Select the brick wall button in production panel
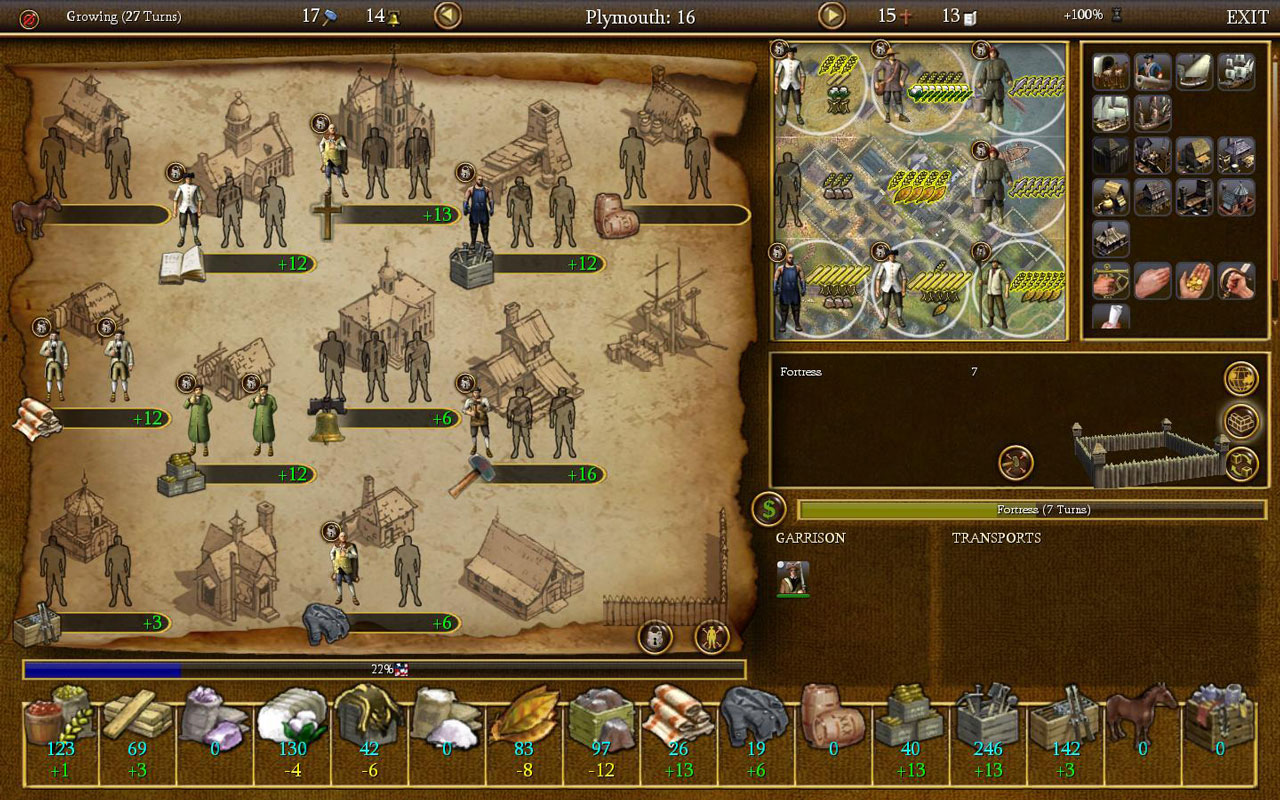 [x=1241, y=421]
